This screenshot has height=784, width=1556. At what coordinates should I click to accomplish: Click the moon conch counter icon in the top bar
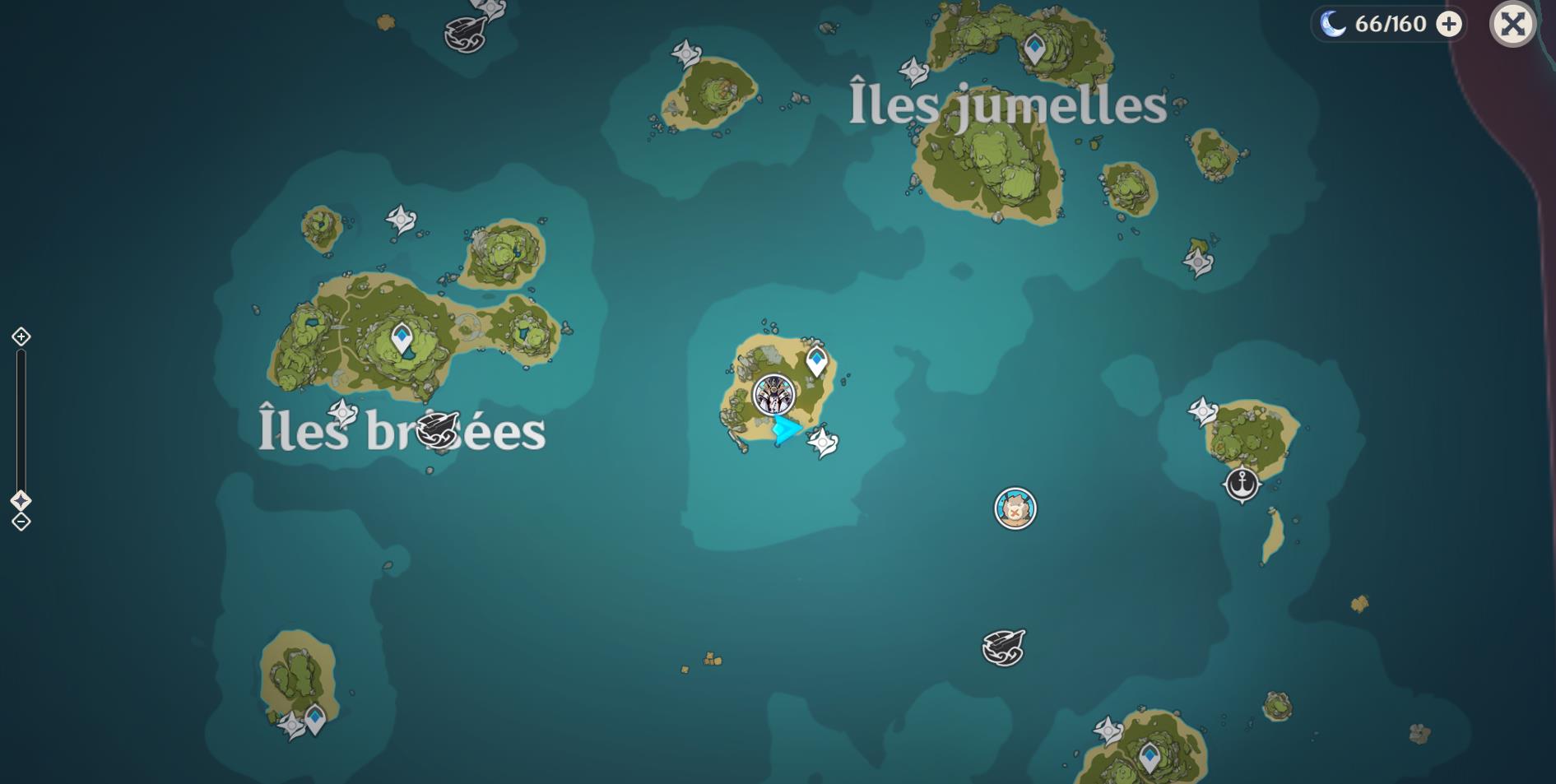[x=1335, y=25]
